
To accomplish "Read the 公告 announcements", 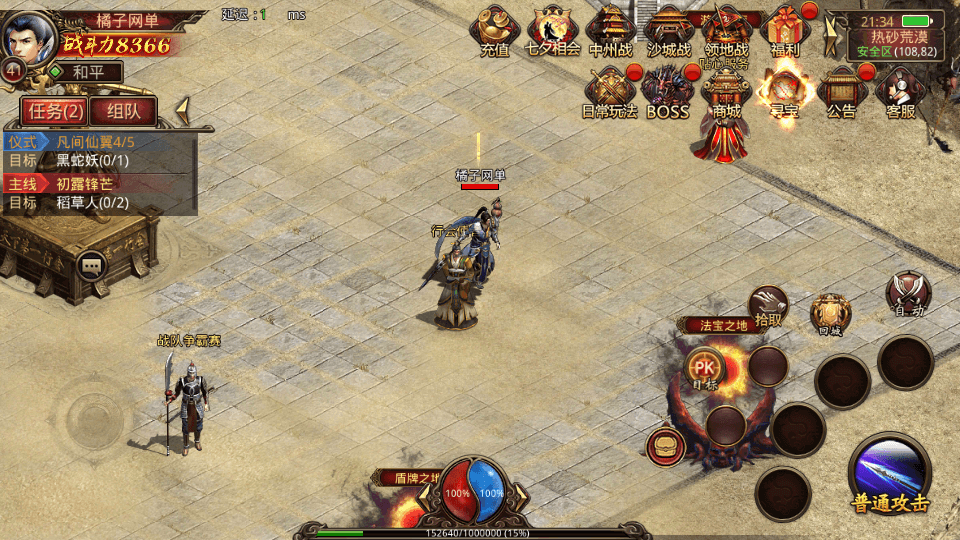I will 842,92.
